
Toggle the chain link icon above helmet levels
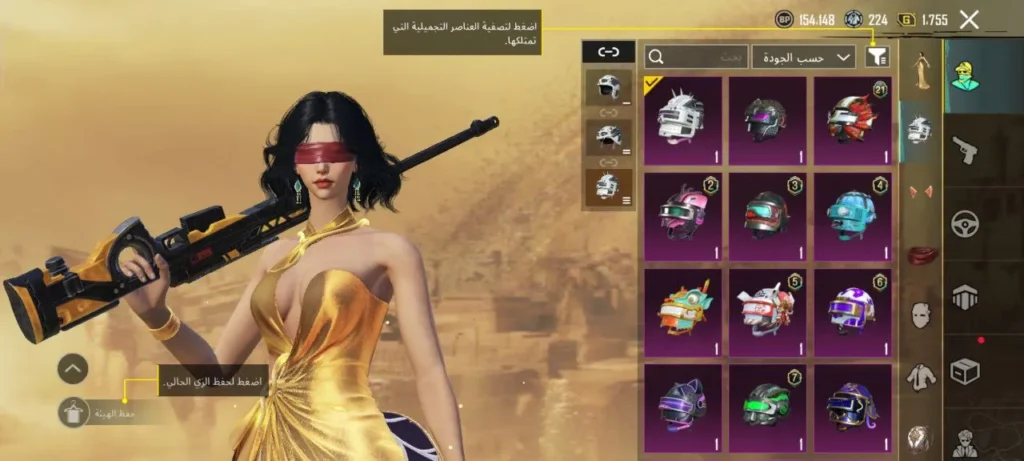pos(608,51)
